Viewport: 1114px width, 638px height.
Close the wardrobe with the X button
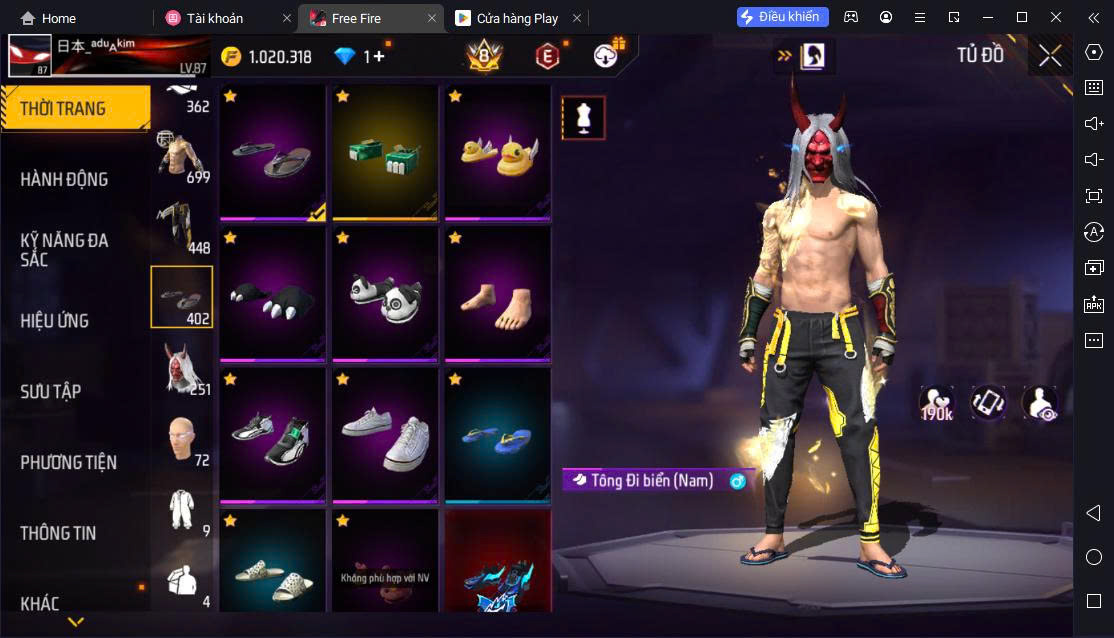point(1049,56)
